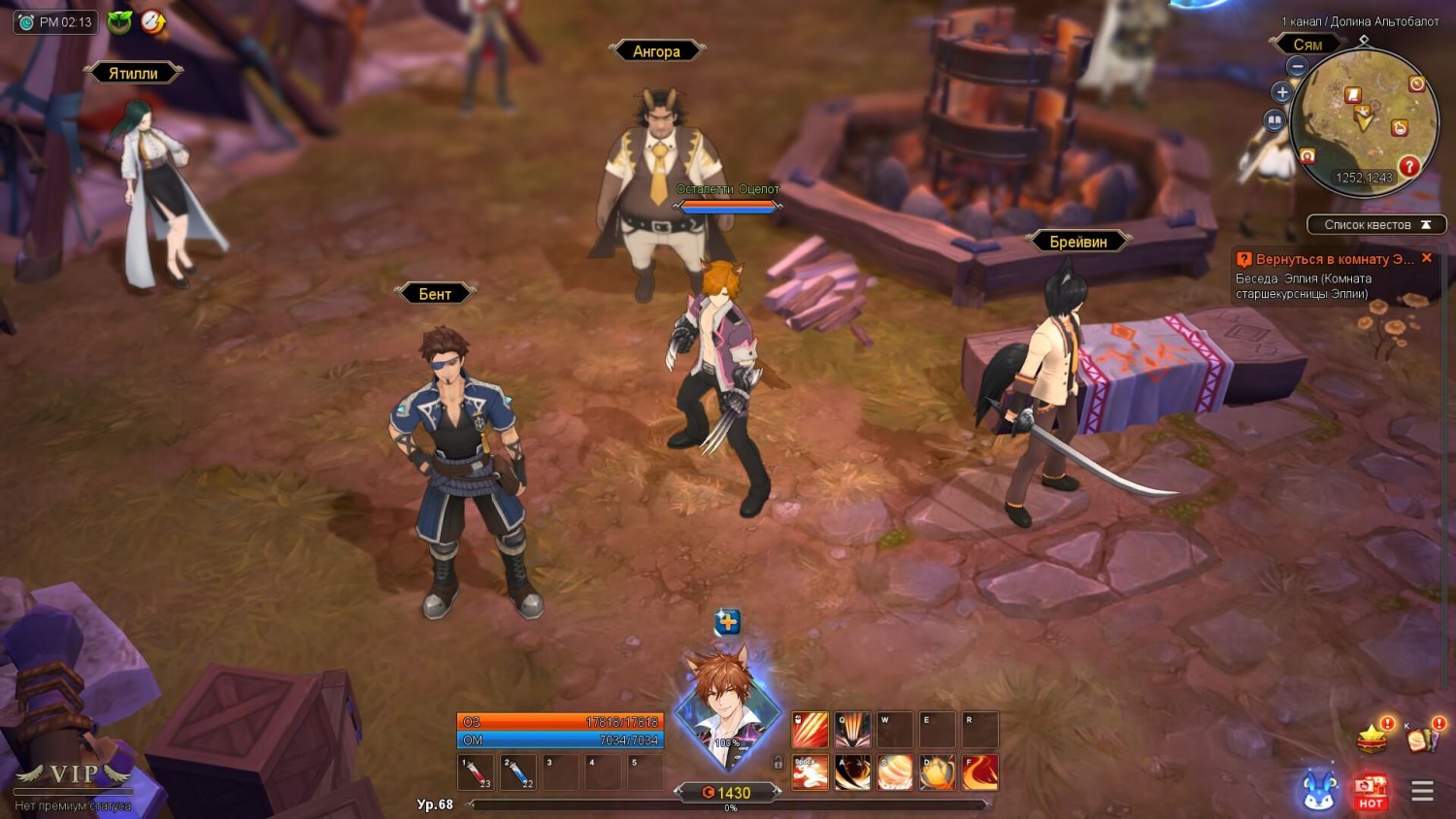Image resolution: width=1456 pixels, height=819 pixels.
Task: Activate the Space dash skill
Action: (x=811, y=773)
